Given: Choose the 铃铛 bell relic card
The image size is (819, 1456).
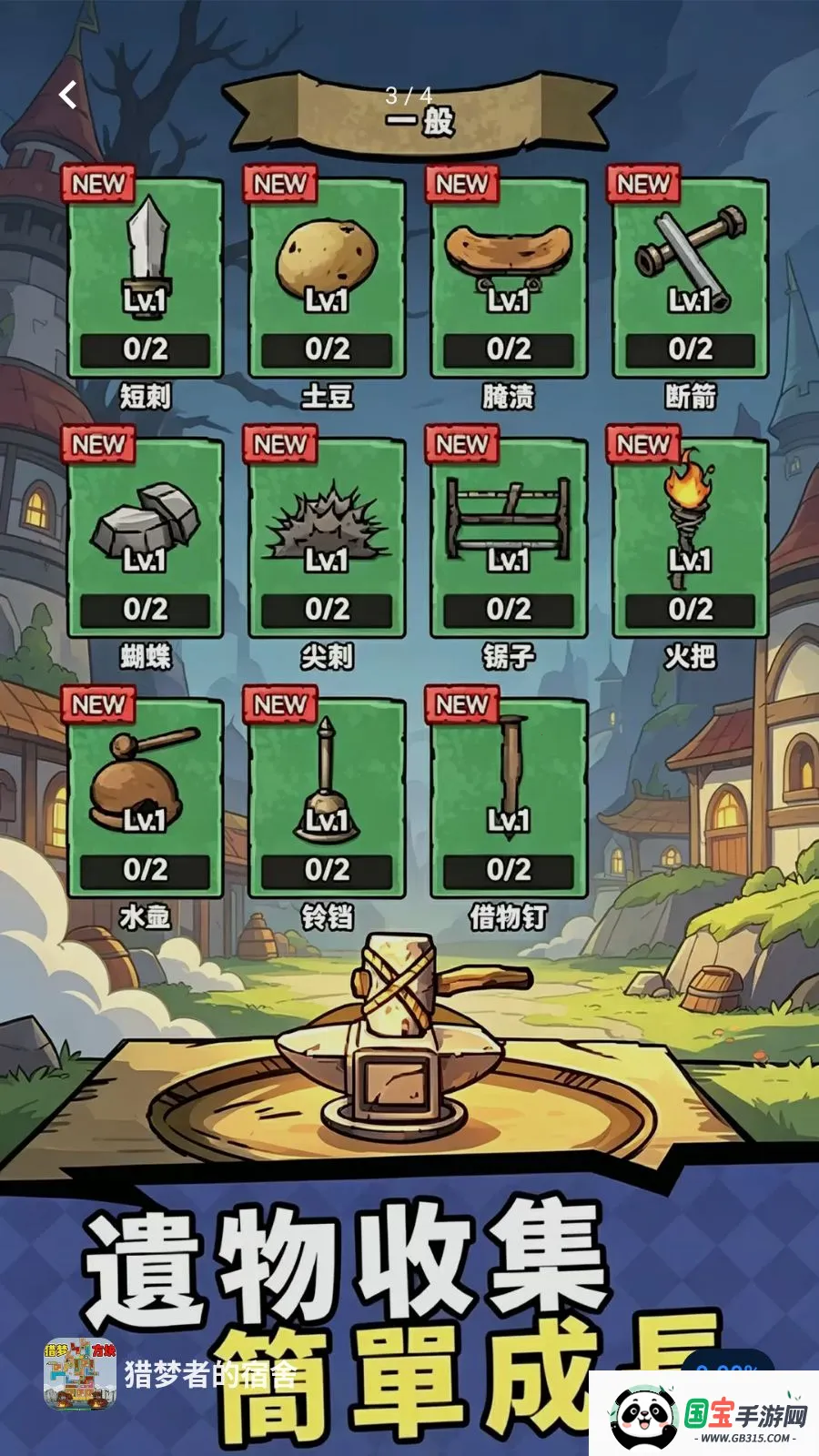Looking at the screenshot, I should [327, 799].
